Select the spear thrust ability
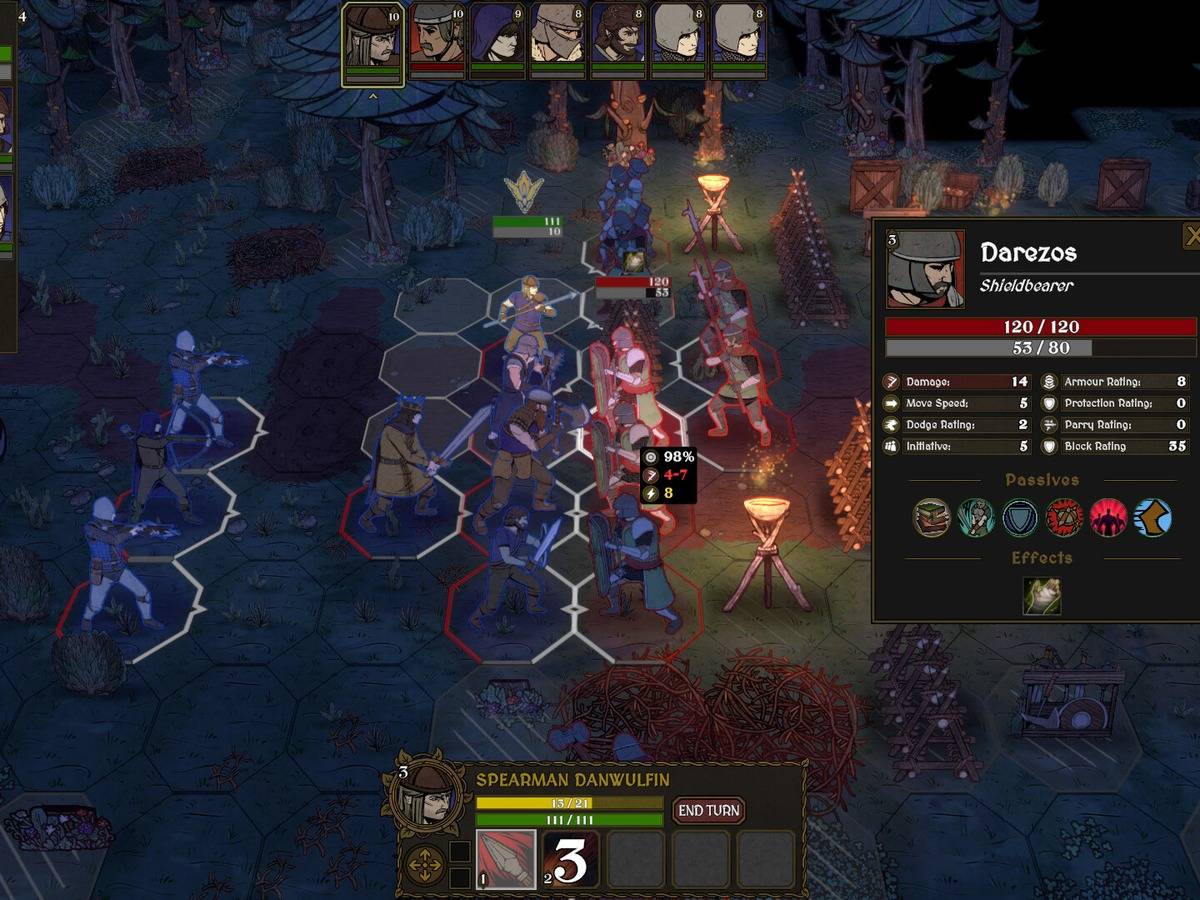 tap(505, 859)
